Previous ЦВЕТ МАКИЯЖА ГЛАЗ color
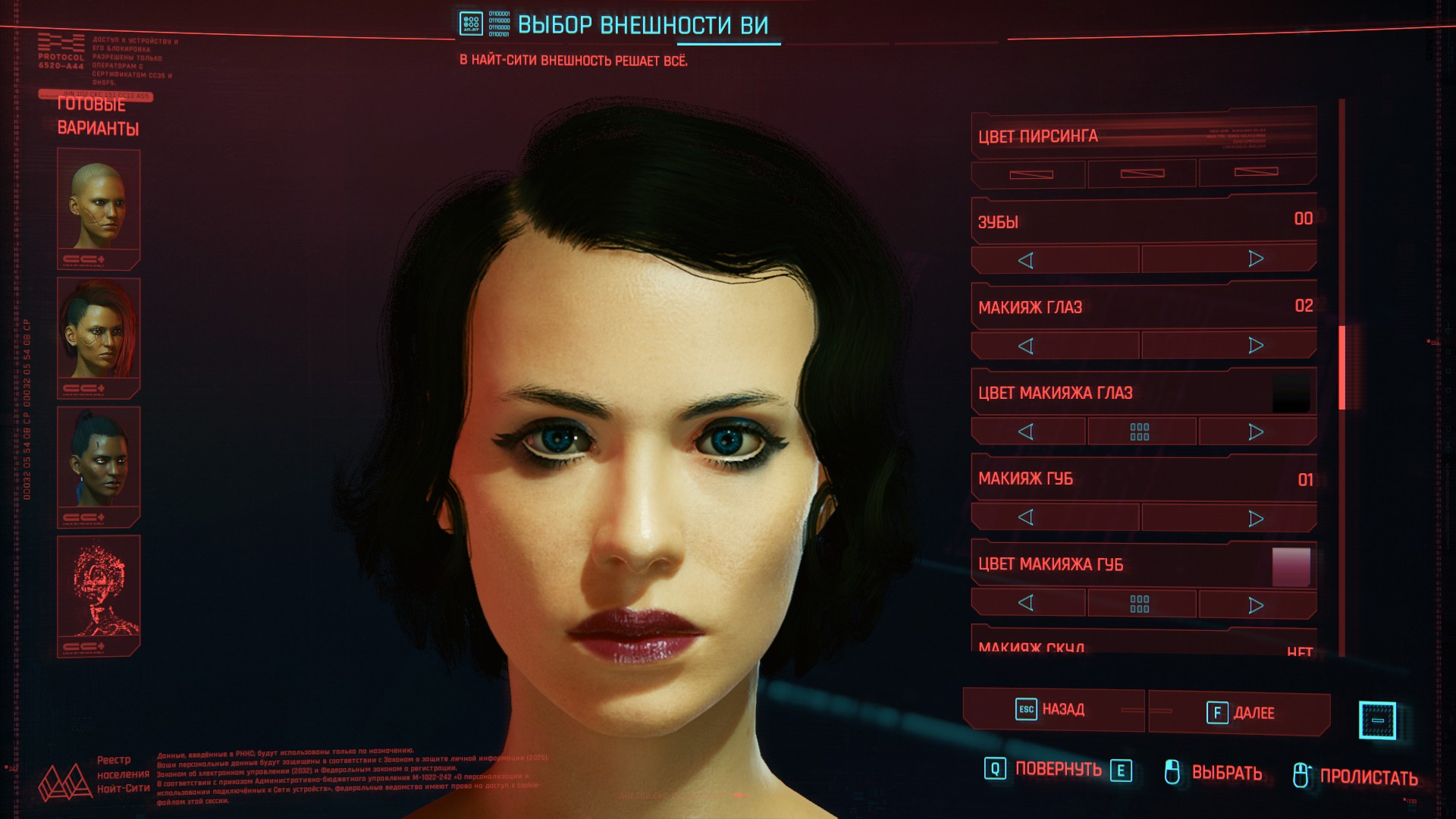The width and height of the screenshot is (1456, 819). pyautogui.click(x=1026, y=432)
